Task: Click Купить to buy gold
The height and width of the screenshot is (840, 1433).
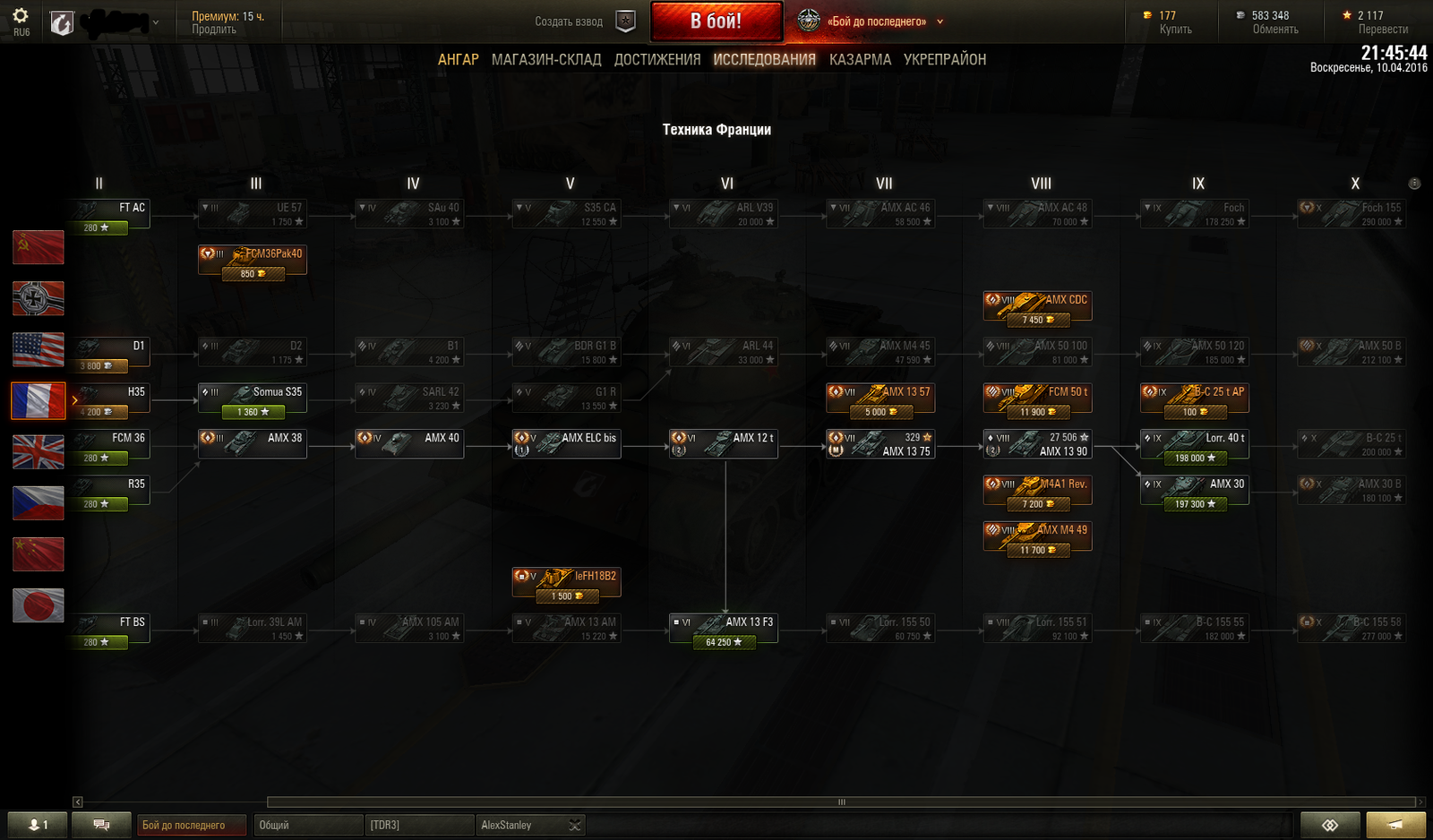Action: 1175,30
